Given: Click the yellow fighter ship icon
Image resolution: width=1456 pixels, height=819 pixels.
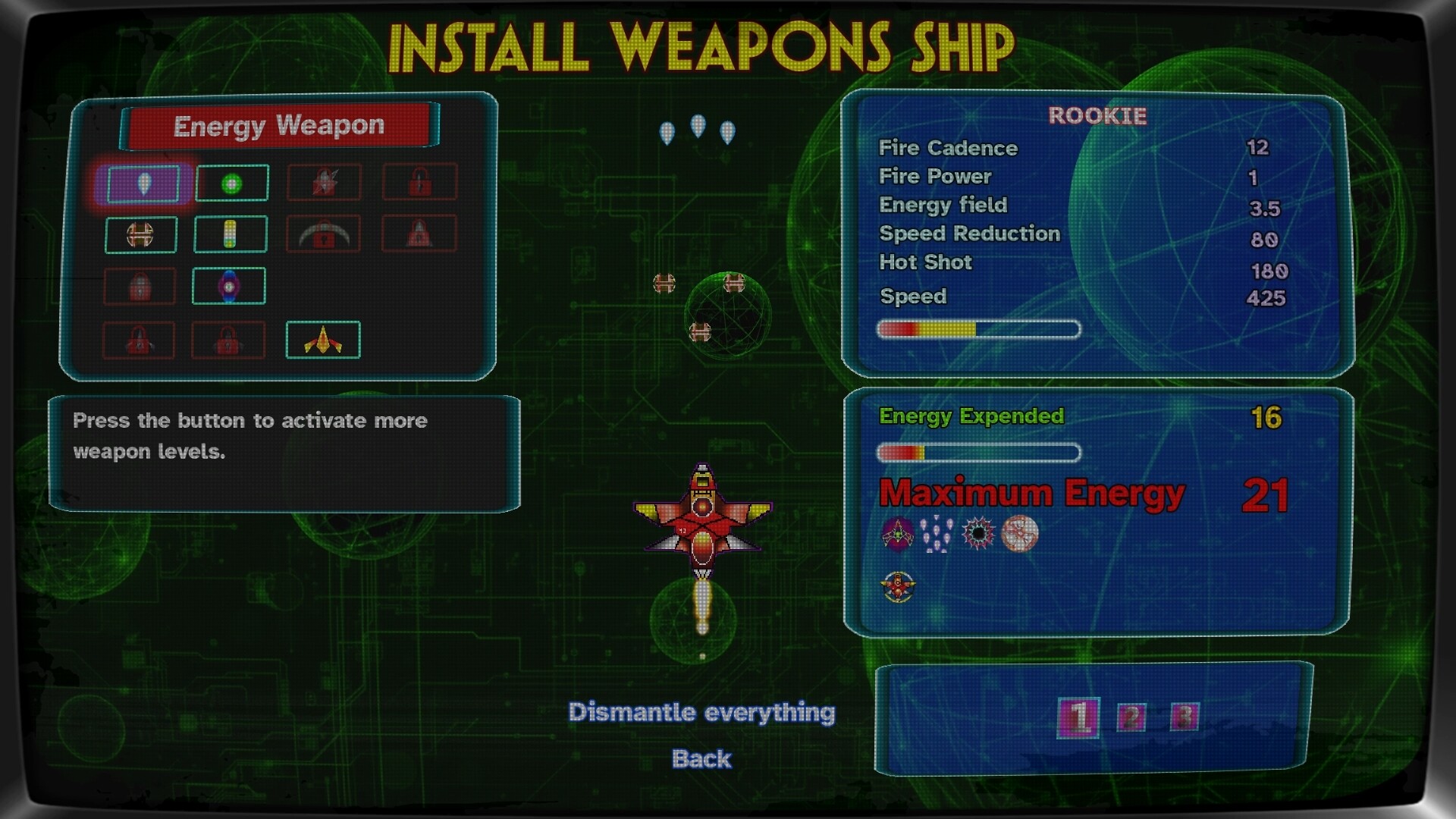Looking at the screenshot, I should coord(322,340).
